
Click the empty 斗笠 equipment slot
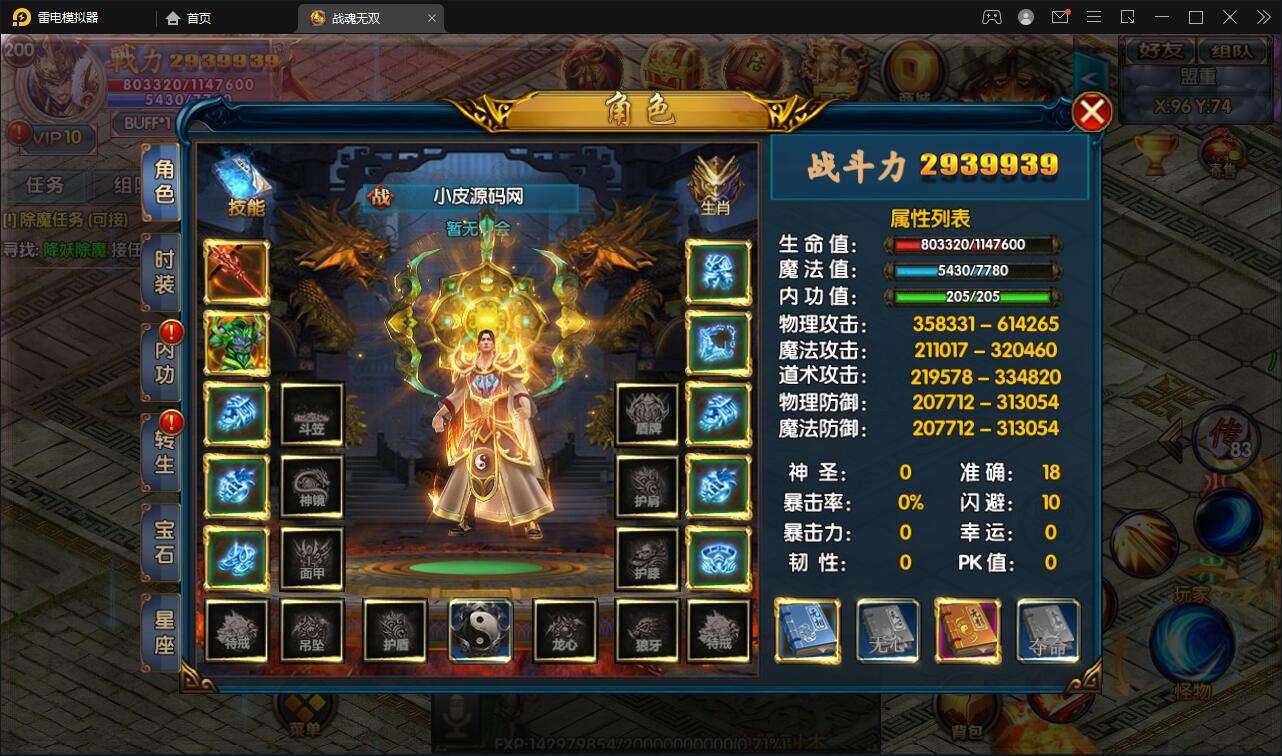(x=312, y=415)
